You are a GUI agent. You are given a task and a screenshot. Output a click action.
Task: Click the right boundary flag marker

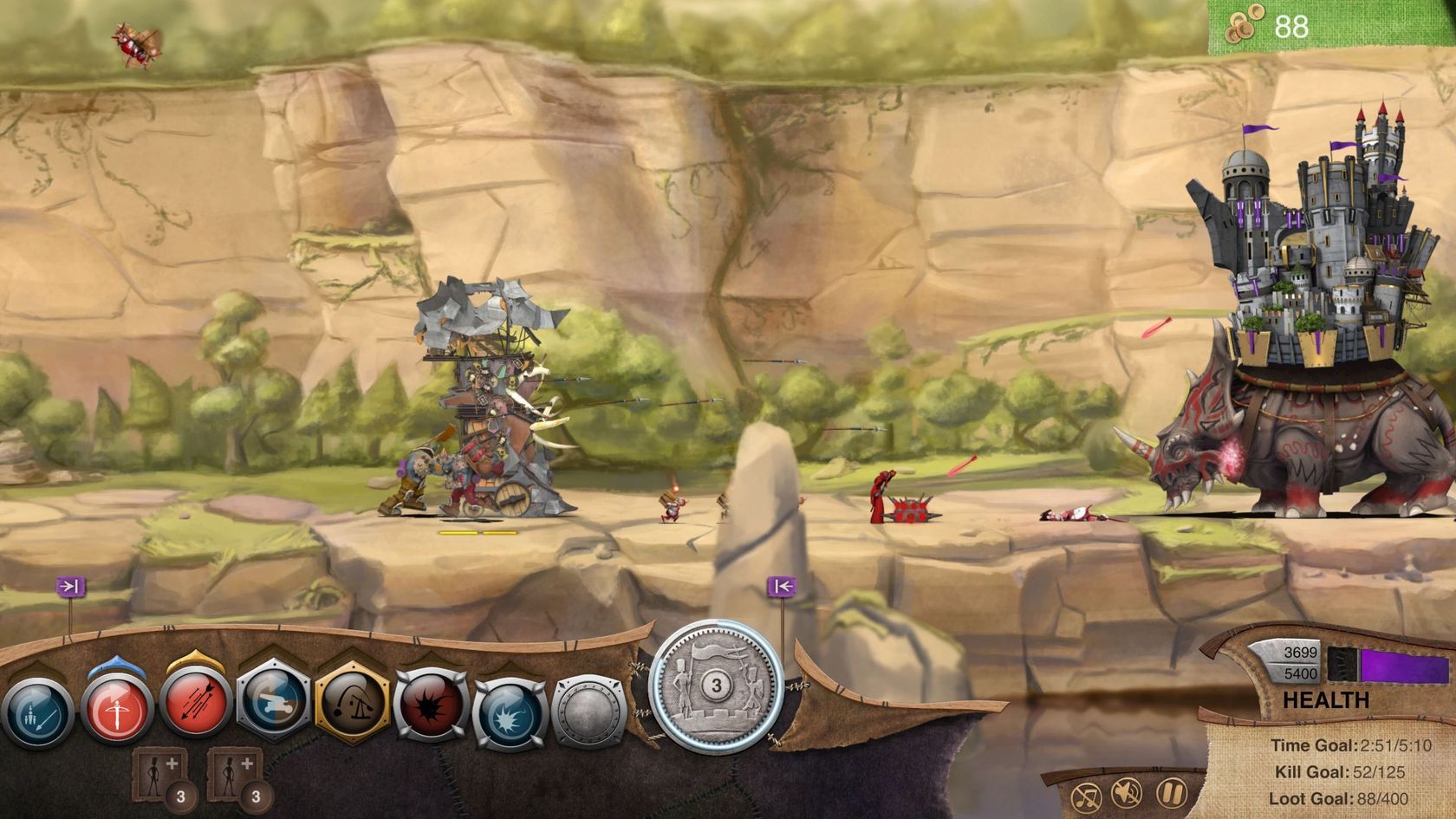coord(783,585)
